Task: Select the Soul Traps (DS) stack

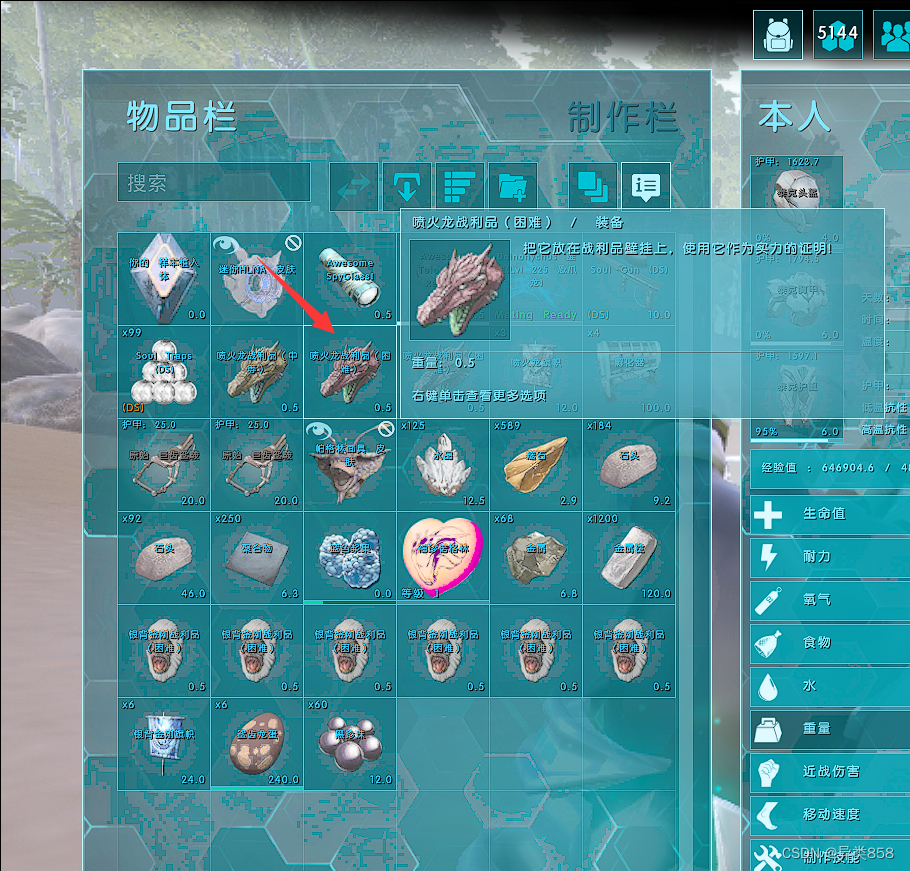Action: click(x=164, y=372)
